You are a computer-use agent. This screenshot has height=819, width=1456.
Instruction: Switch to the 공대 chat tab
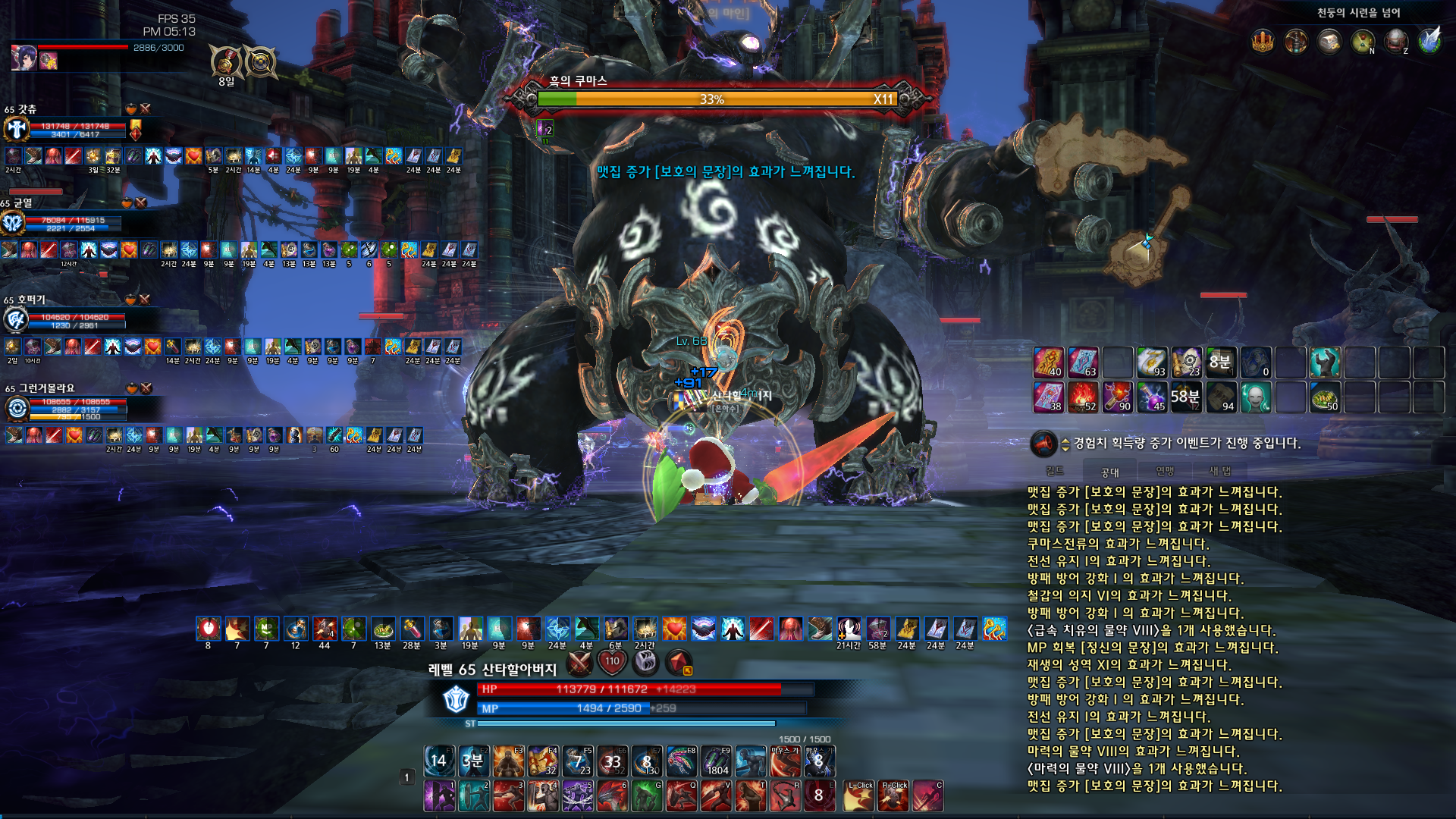(1109, 472)
